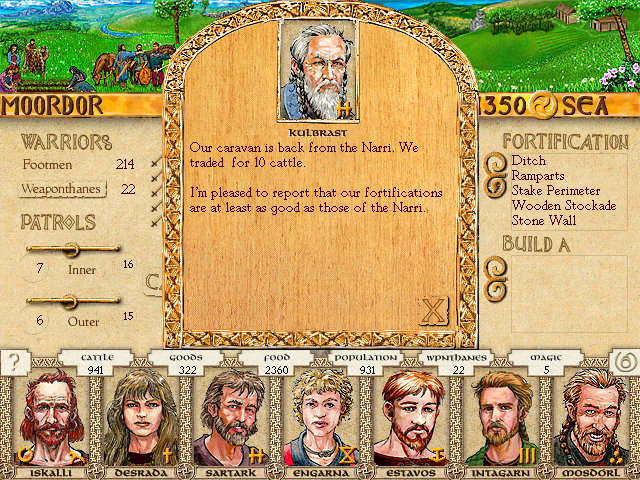Click the Weaponthanes button
Screen dimensions: 640x480
(x=65, y=188)
